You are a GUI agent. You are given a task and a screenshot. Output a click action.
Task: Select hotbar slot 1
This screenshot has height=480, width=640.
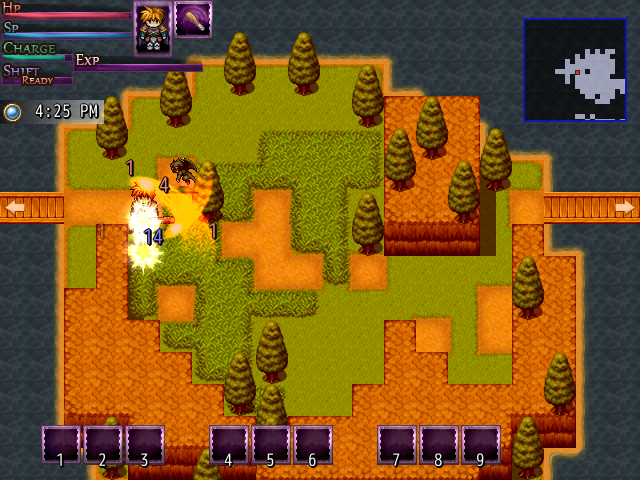(61, 445)
